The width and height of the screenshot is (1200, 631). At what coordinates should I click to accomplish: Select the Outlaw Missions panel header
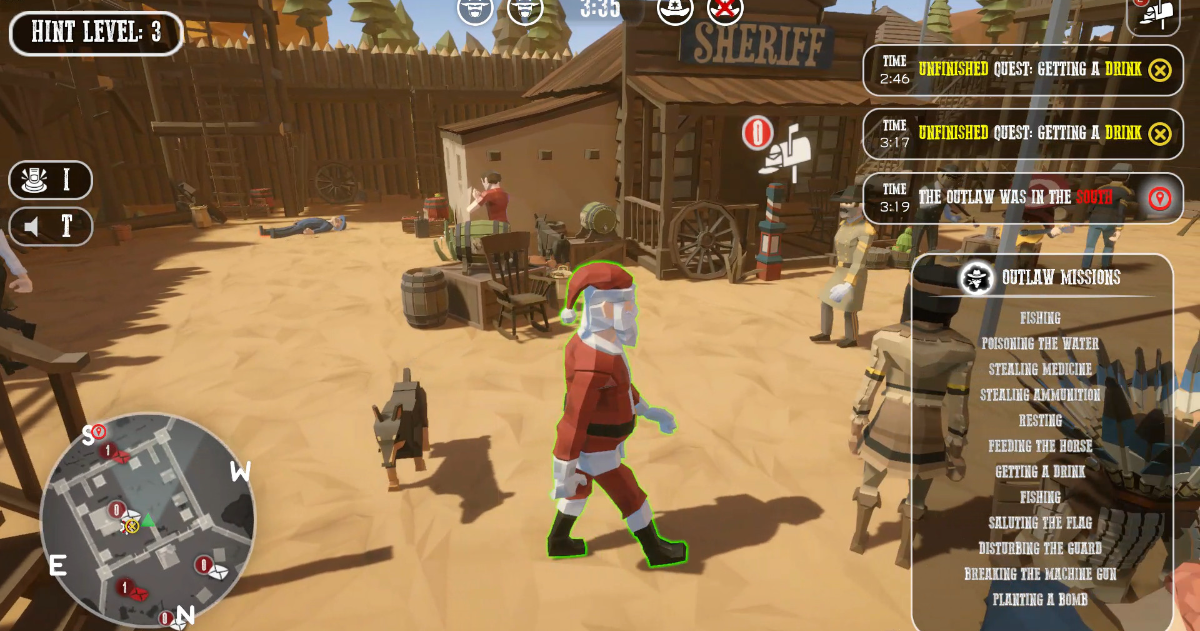coord(1042,277)
